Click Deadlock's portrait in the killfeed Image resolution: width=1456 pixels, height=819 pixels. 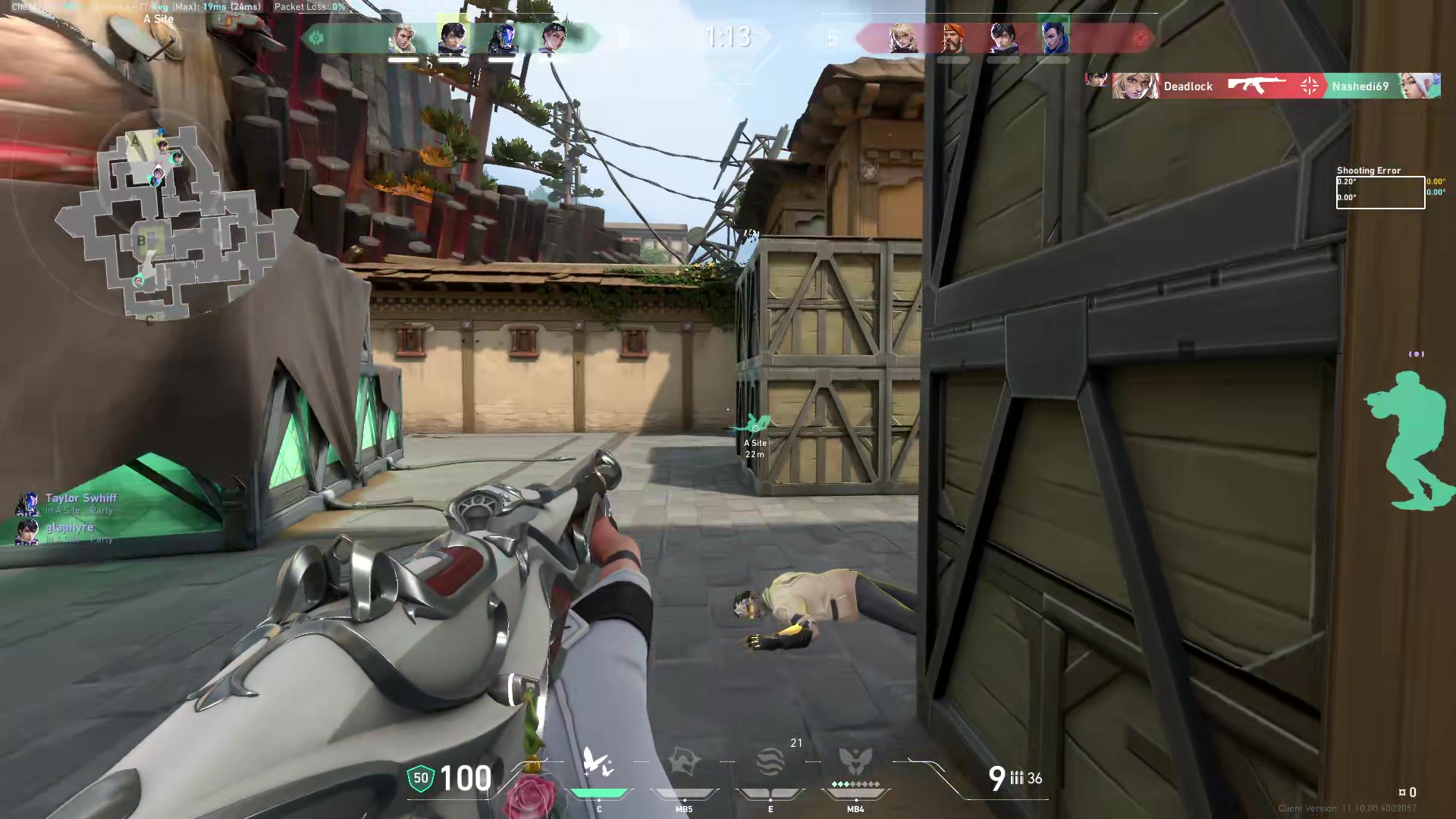1135,86
